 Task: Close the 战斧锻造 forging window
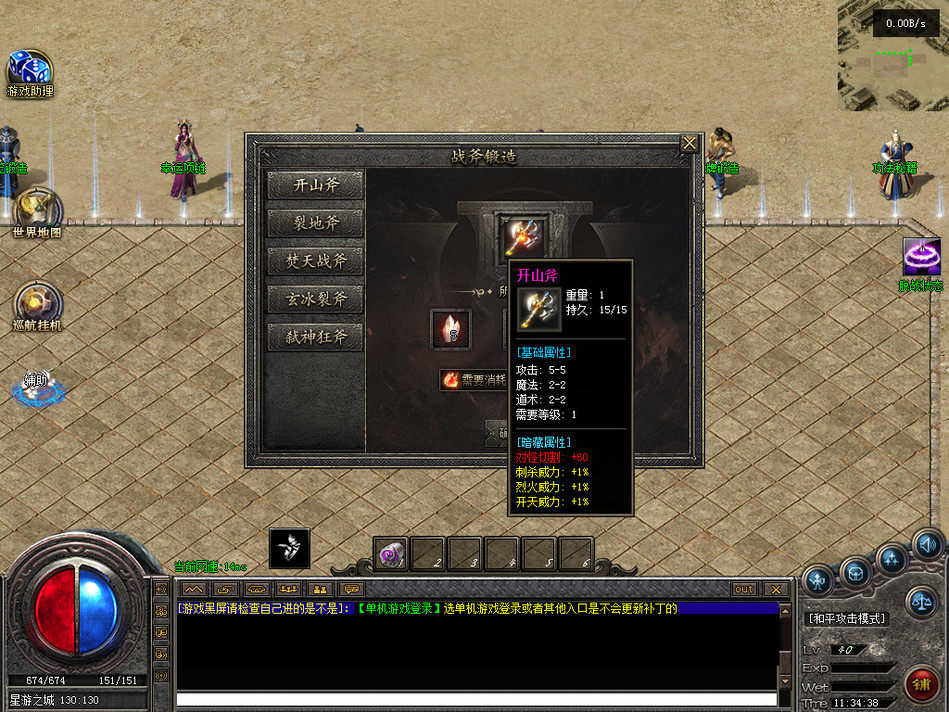689,144
